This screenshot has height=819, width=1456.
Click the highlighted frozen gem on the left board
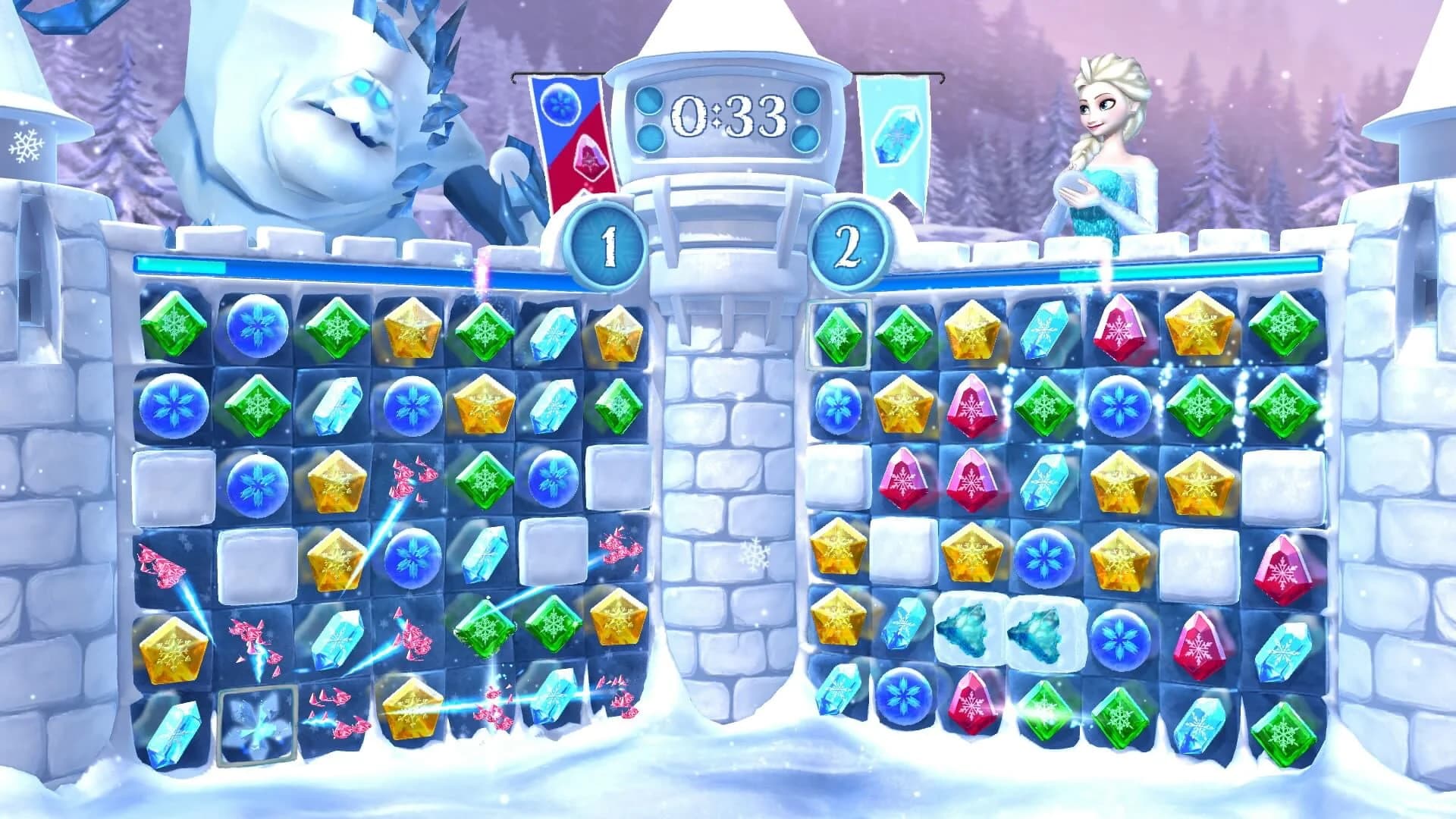pos(258,724)
